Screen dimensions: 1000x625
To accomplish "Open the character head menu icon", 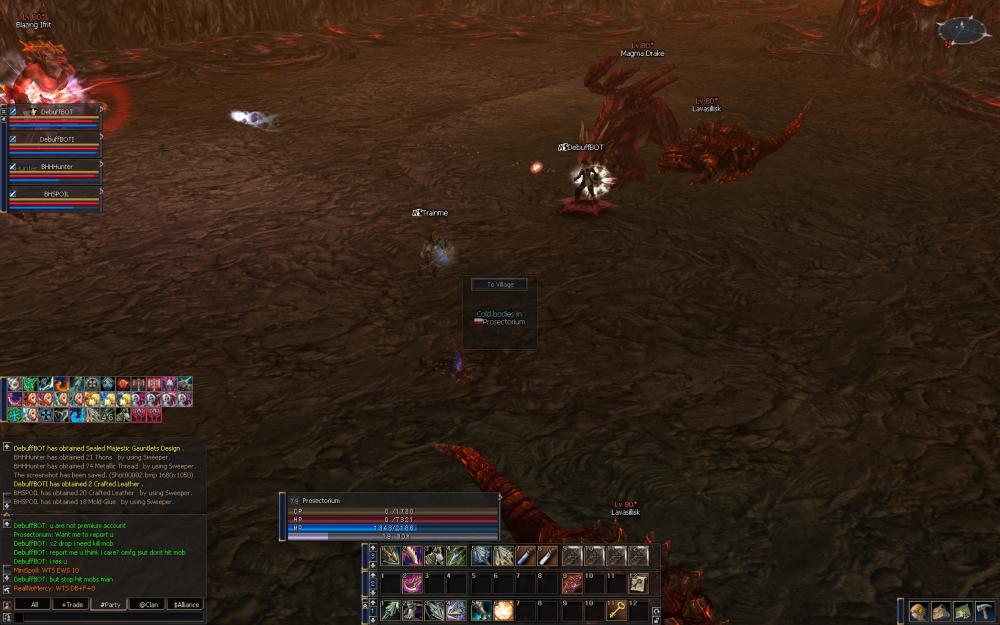I will pos(918,611).
